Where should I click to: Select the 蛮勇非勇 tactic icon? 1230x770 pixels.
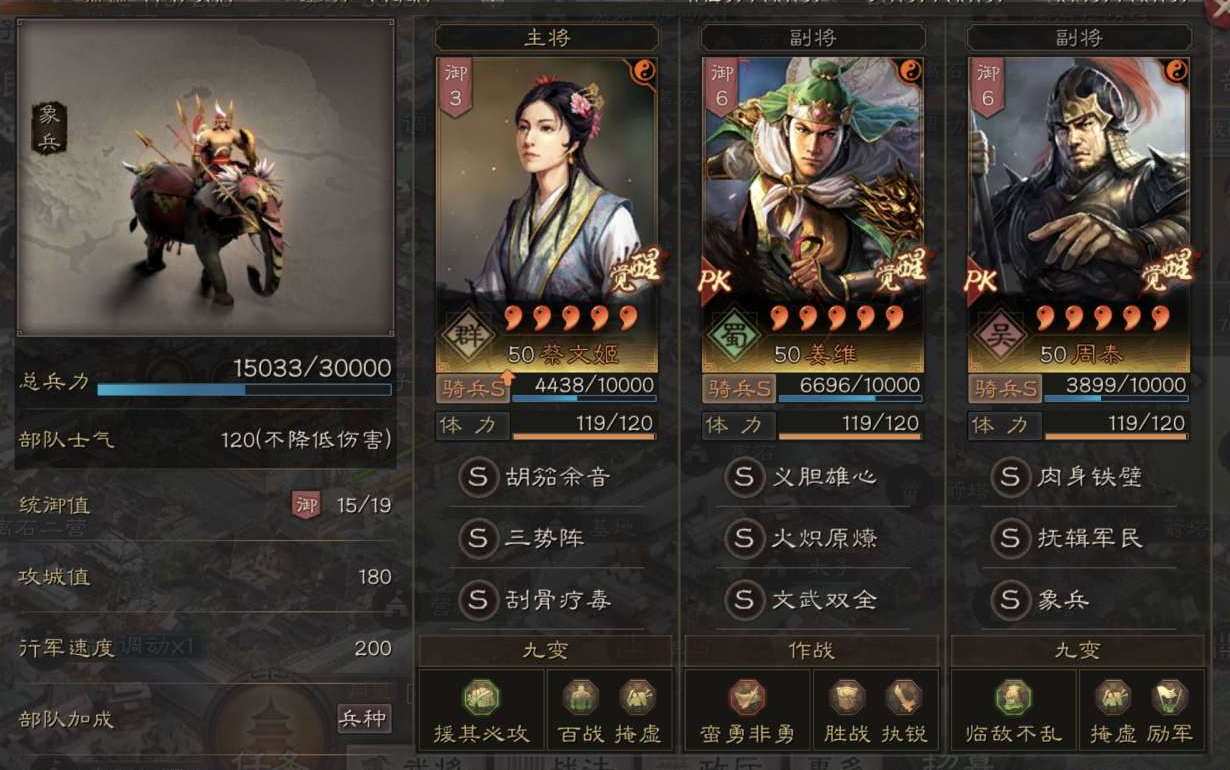tap(747, 697)
